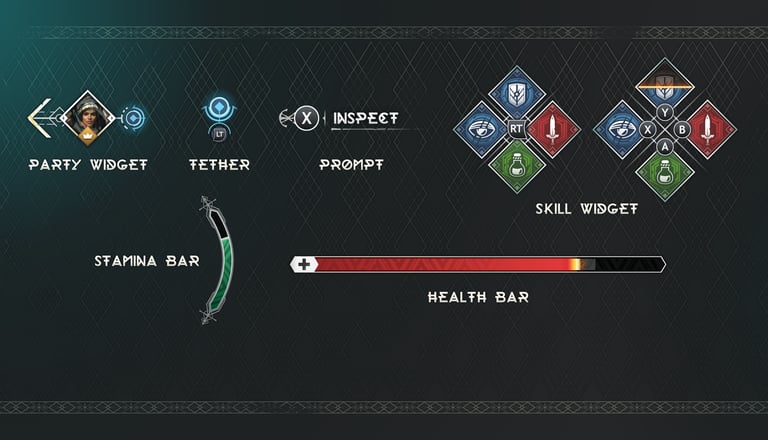
Task: Use the red sword skill beside B glyph
Action: [707, 129]
